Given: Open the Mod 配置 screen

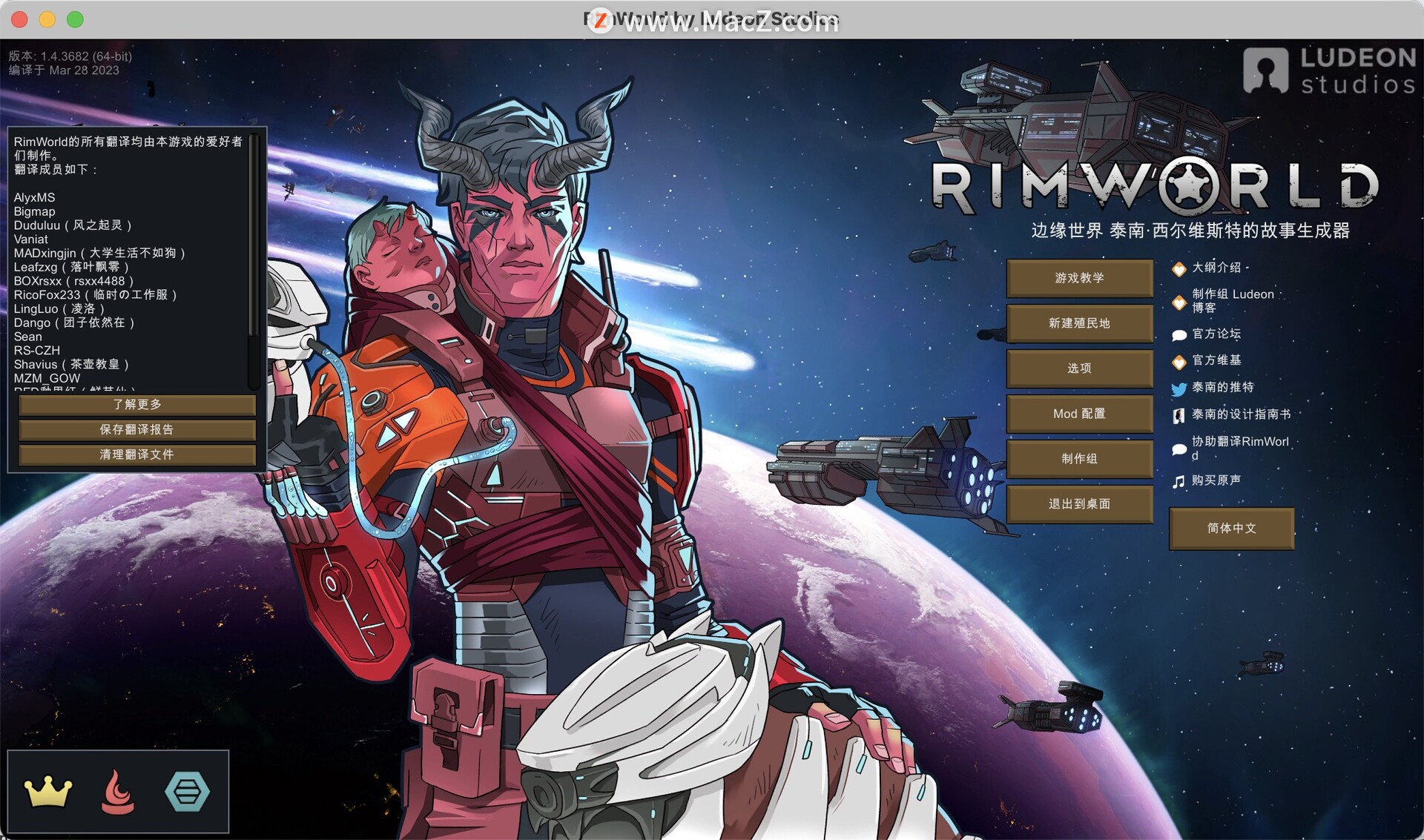Looking at the screenshot, I should pos(1080,414).
